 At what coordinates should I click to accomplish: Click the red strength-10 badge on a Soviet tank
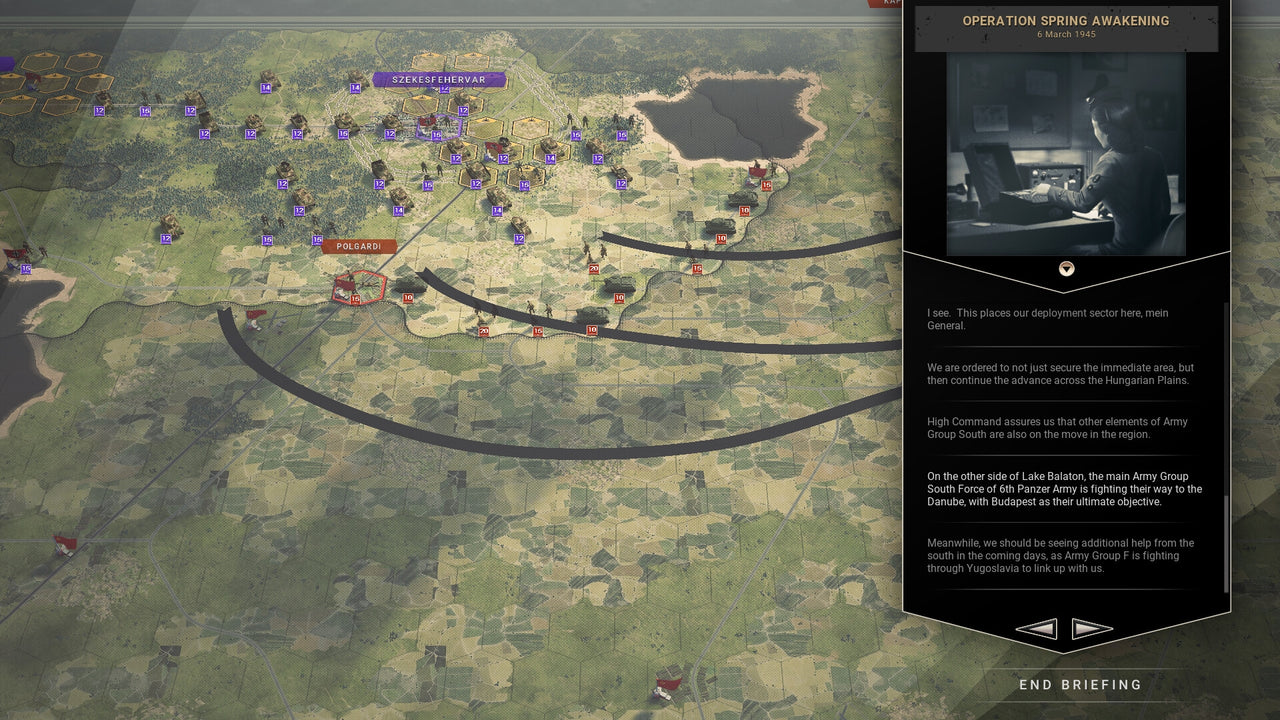745,210
